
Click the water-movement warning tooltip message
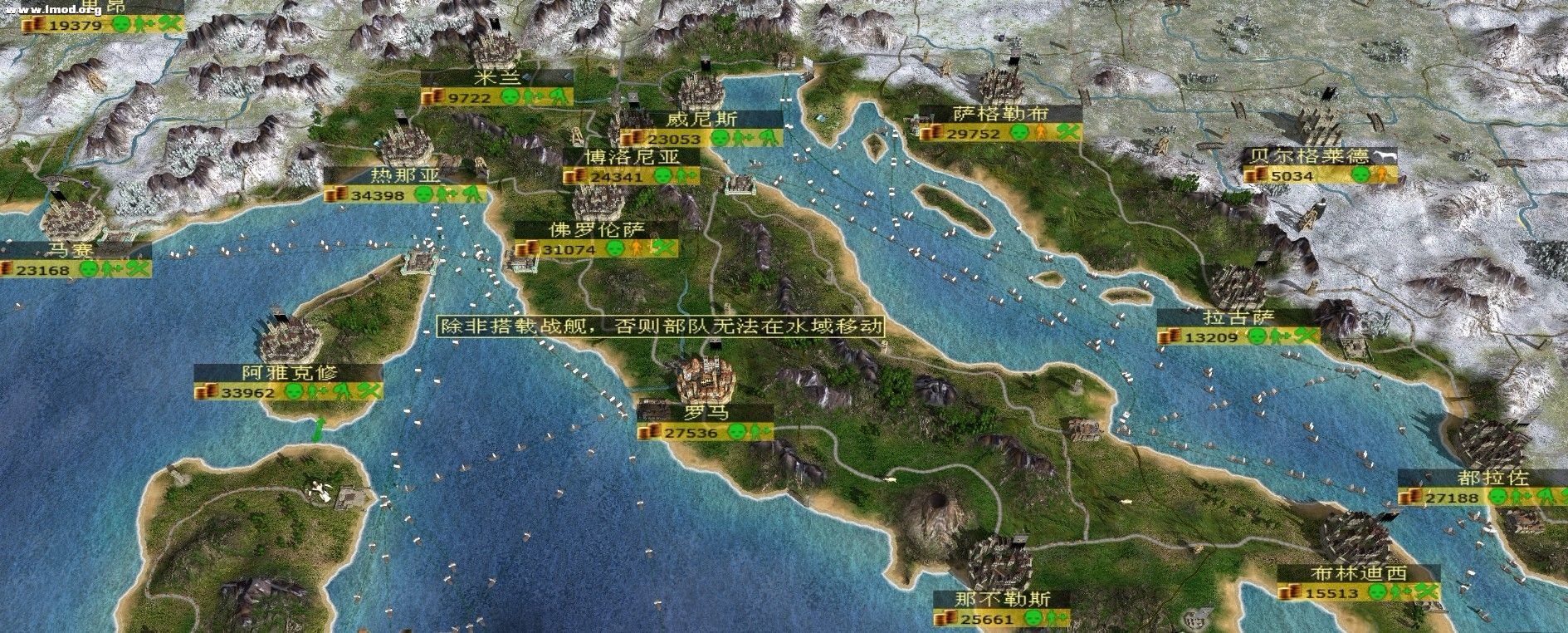tap(661, 328)
